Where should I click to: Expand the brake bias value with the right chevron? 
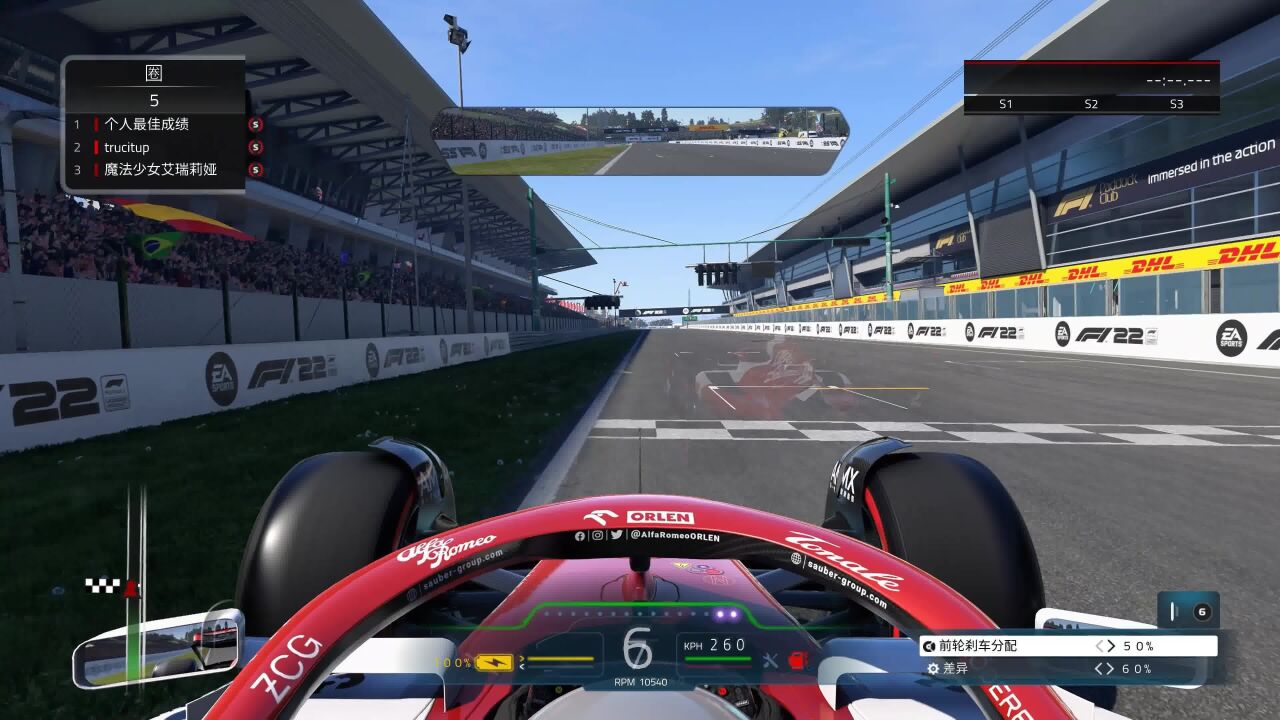tap(1112, 645)
